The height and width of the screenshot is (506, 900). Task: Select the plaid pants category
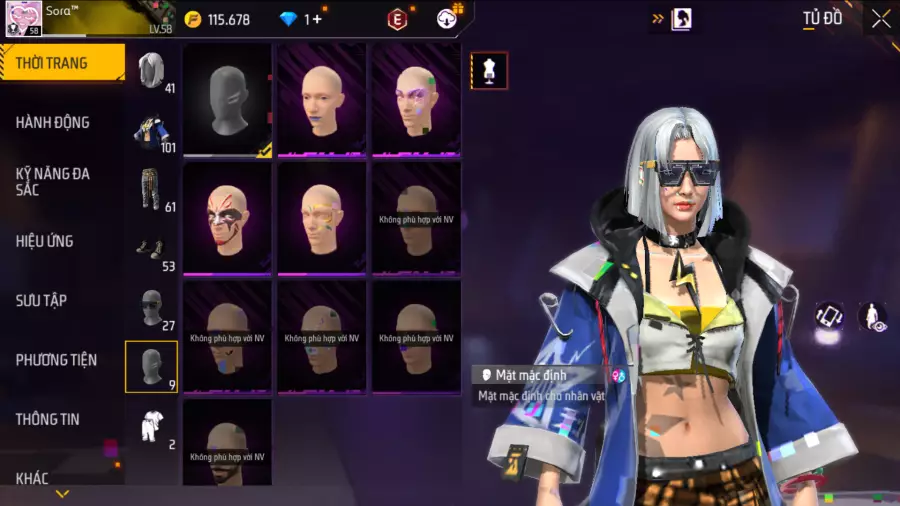(x=151, y=190)
